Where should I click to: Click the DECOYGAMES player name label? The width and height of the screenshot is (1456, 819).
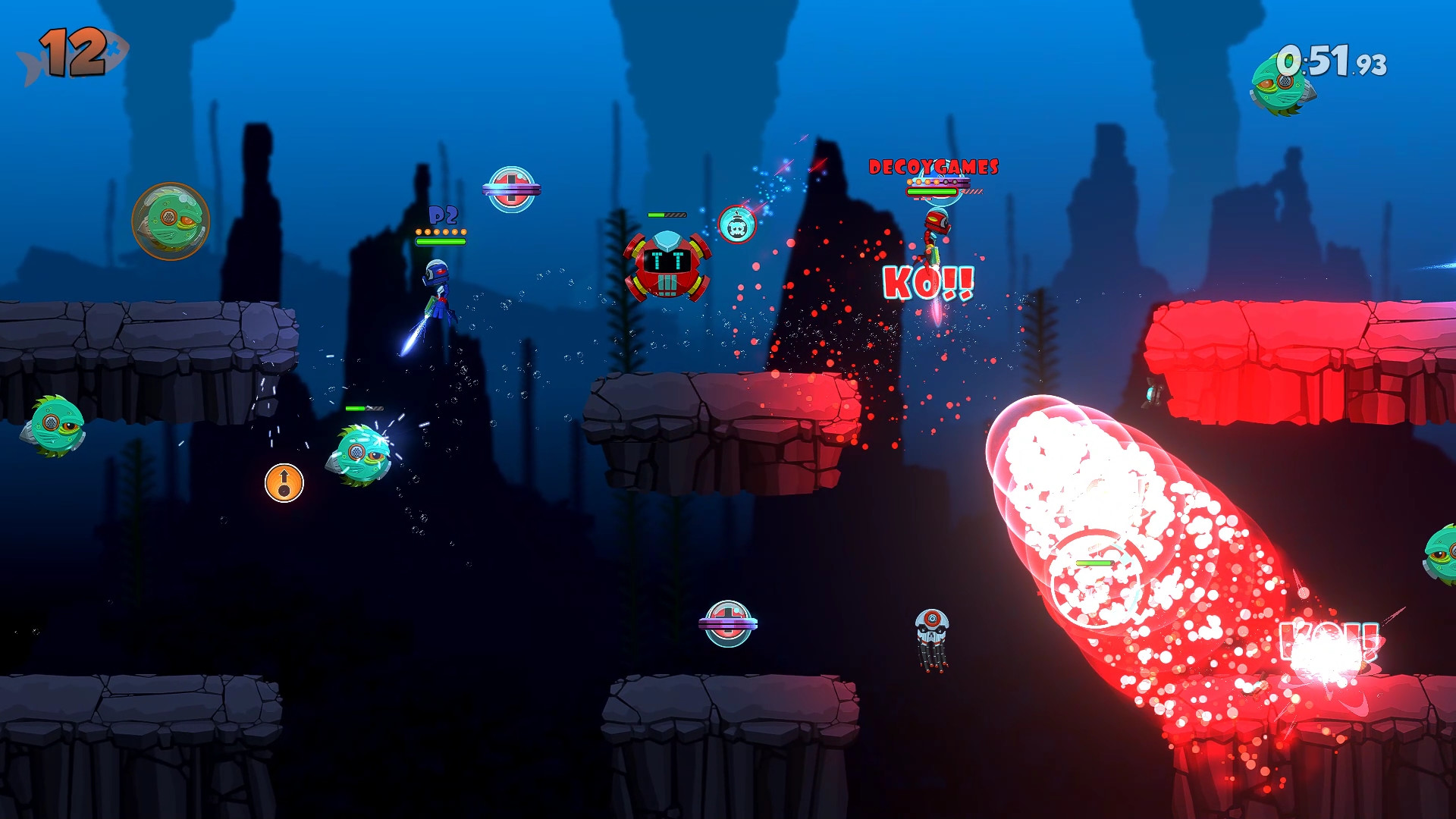click(934, 165)
